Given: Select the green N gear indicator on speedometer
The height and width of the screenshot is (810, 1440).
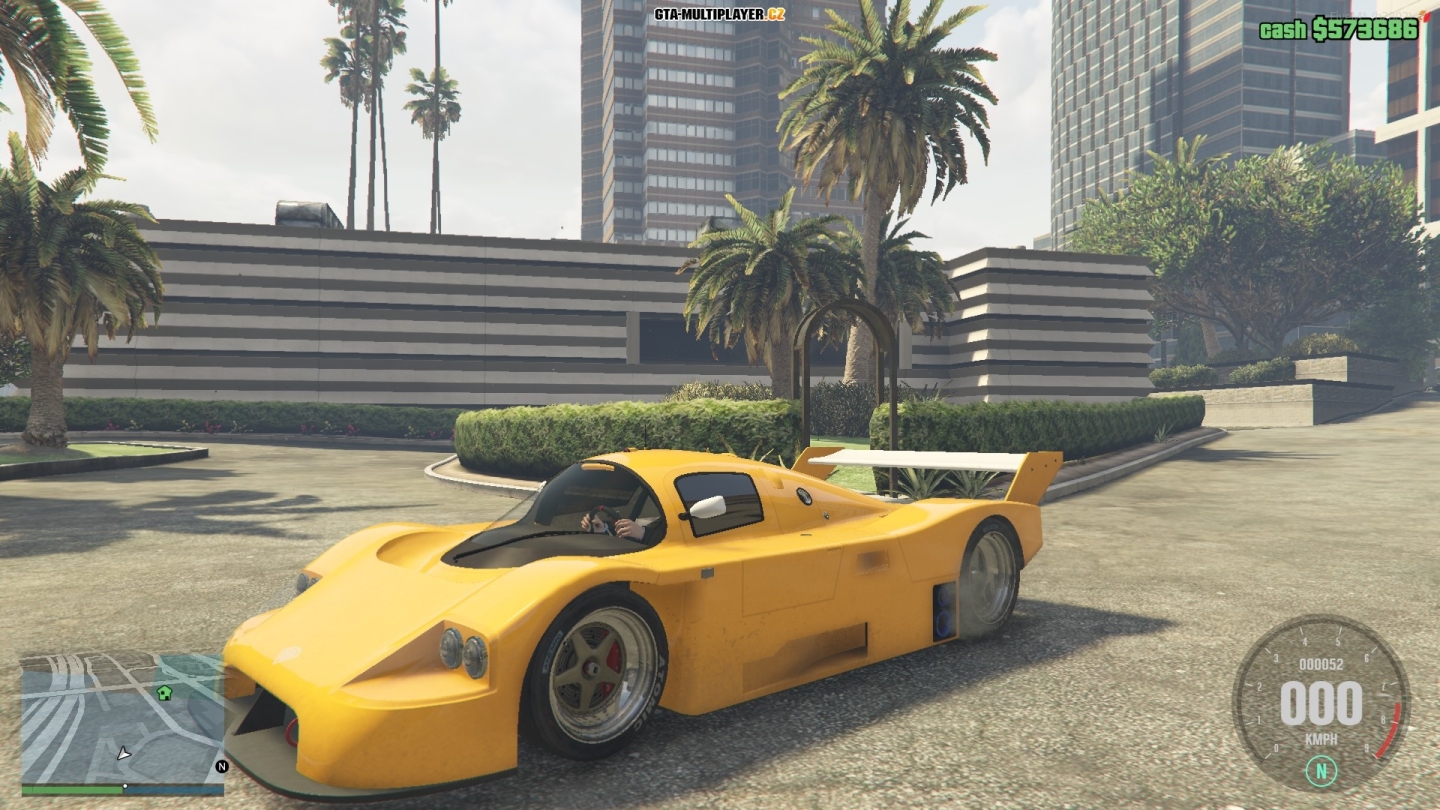Looking at the screenshot, I should 1322,770.
